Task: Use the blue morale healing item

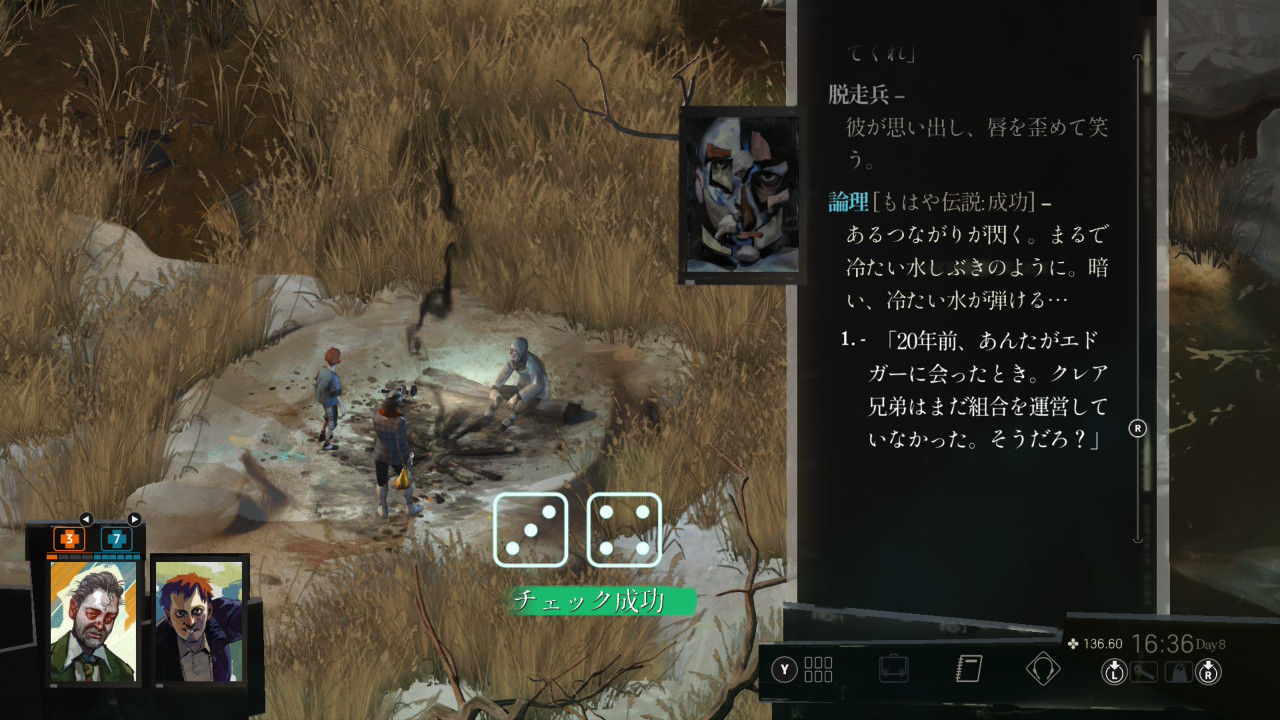Action: (x=116, y=539)
